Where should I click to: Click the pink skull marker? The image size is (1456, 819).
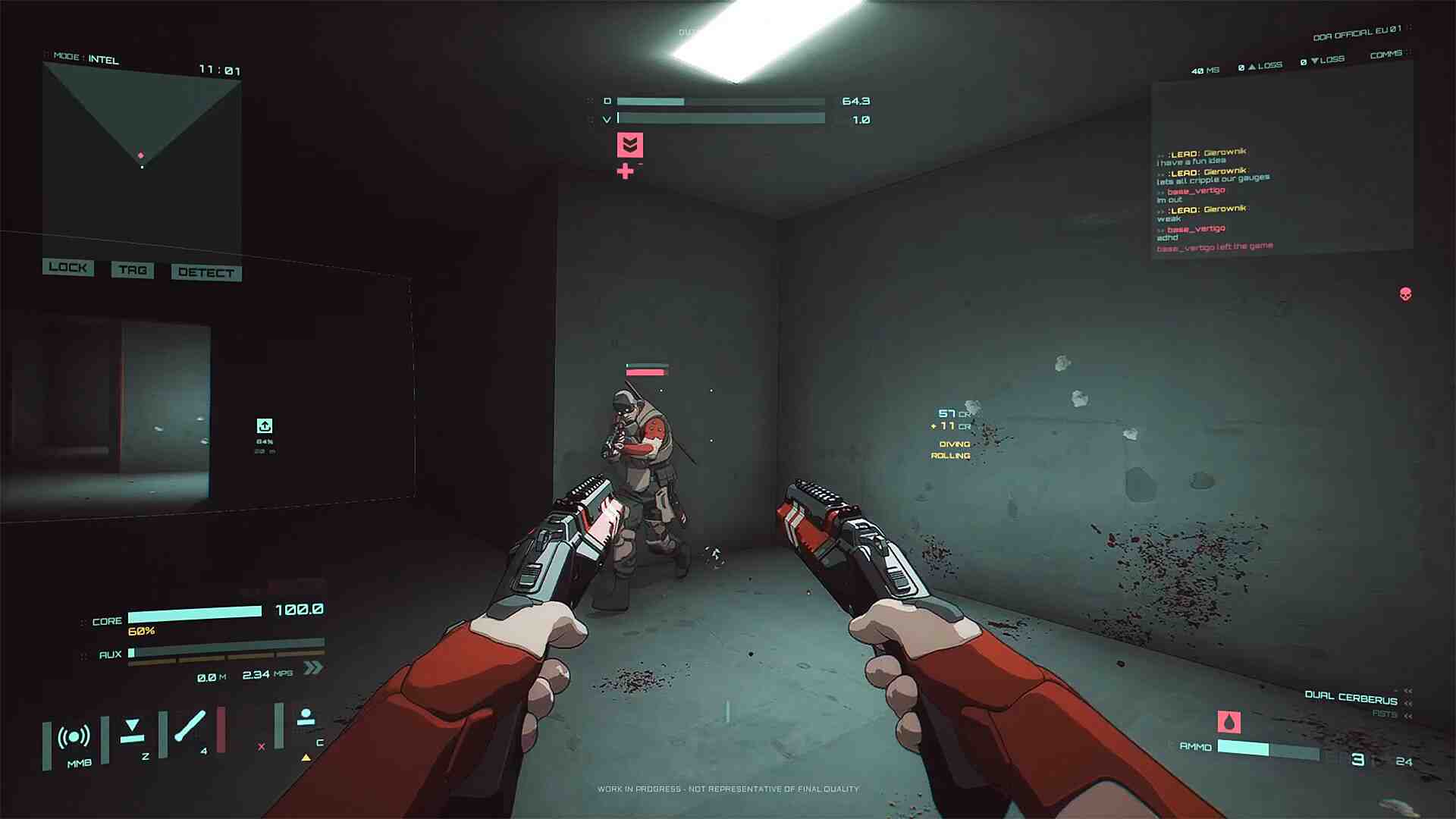(1405, 294)
